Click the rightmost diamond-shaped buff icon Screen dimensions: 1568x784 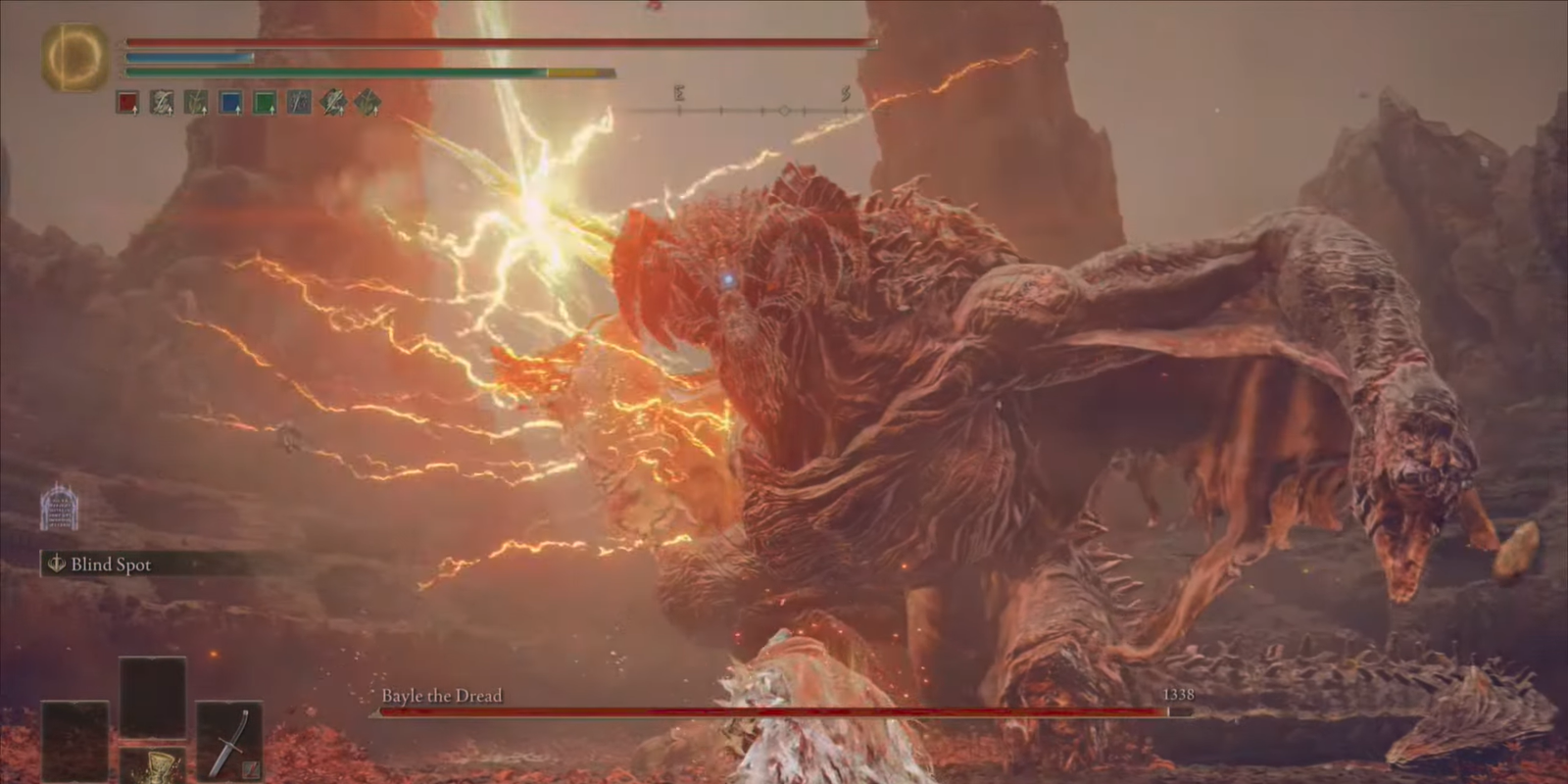click(368, 102)
